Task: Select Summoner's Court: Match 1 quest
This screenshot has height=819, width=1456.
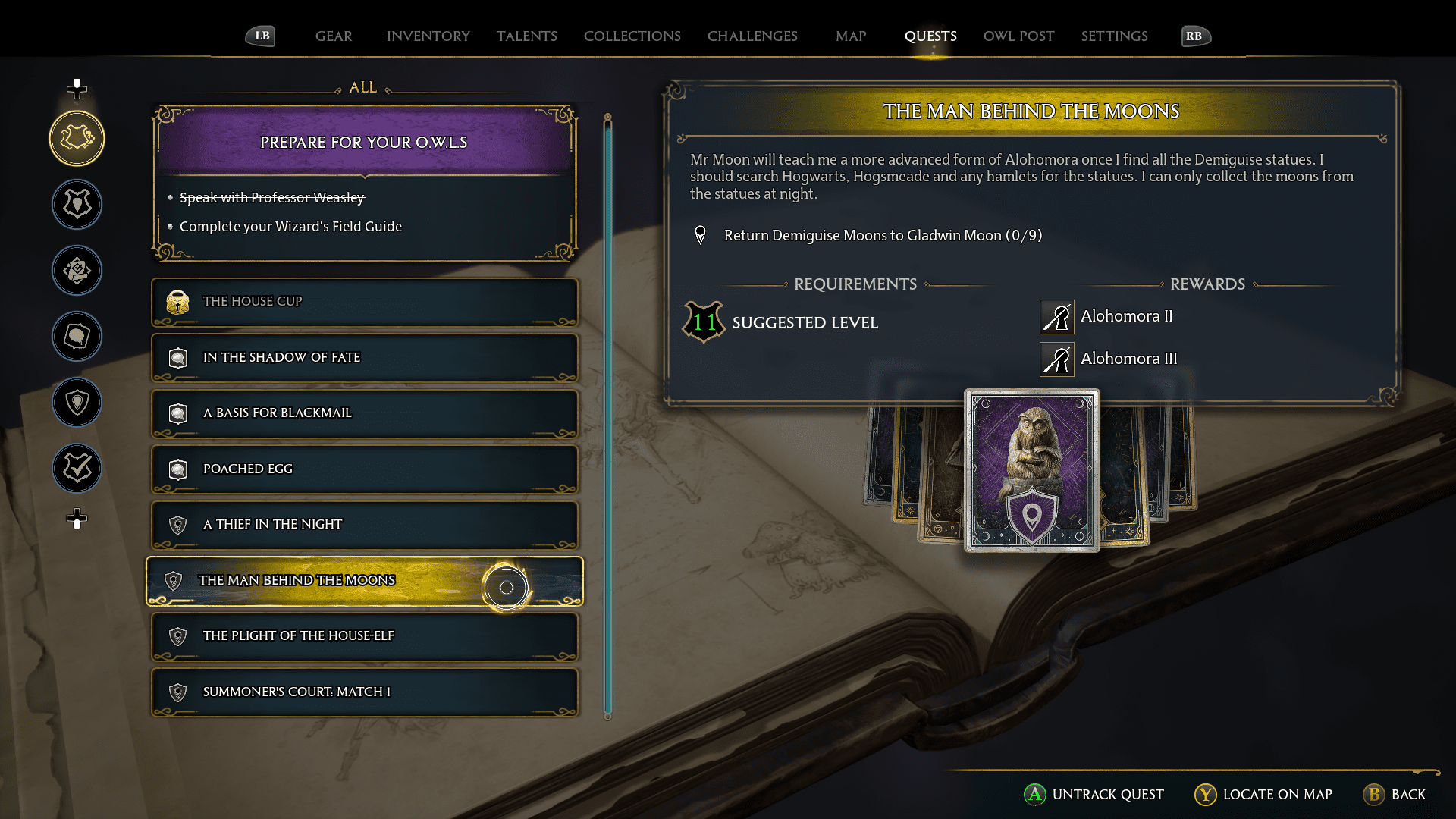Action: click(x=364, y=692)
